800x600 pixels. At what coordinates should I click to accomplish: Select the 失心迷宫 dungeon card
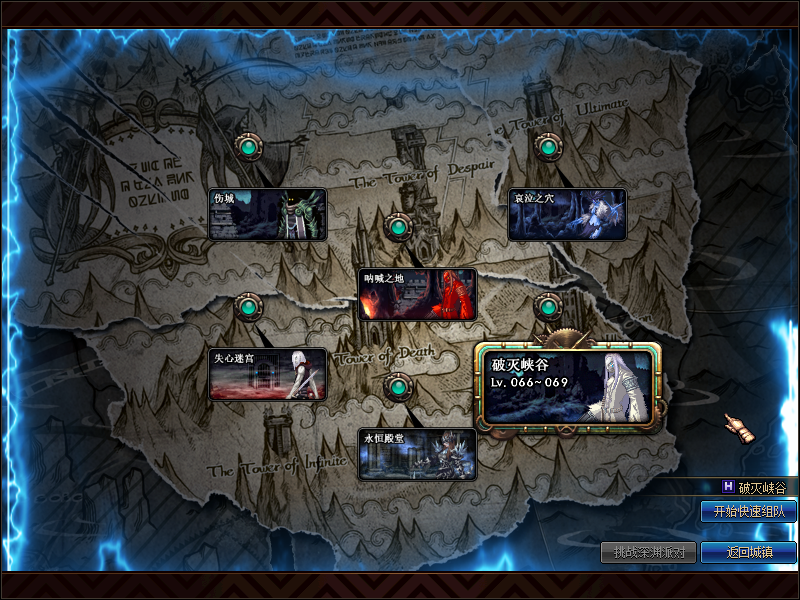(x=267, y=374)
